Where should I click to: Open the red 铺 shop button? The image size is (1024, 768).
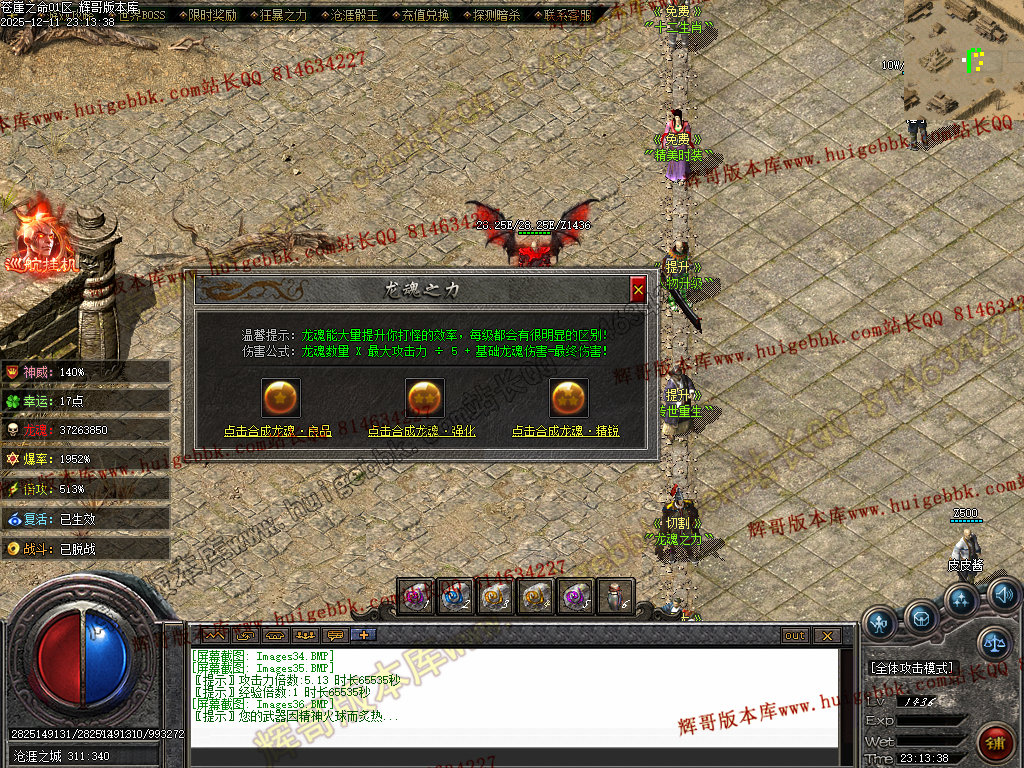(x=995, y=742)
